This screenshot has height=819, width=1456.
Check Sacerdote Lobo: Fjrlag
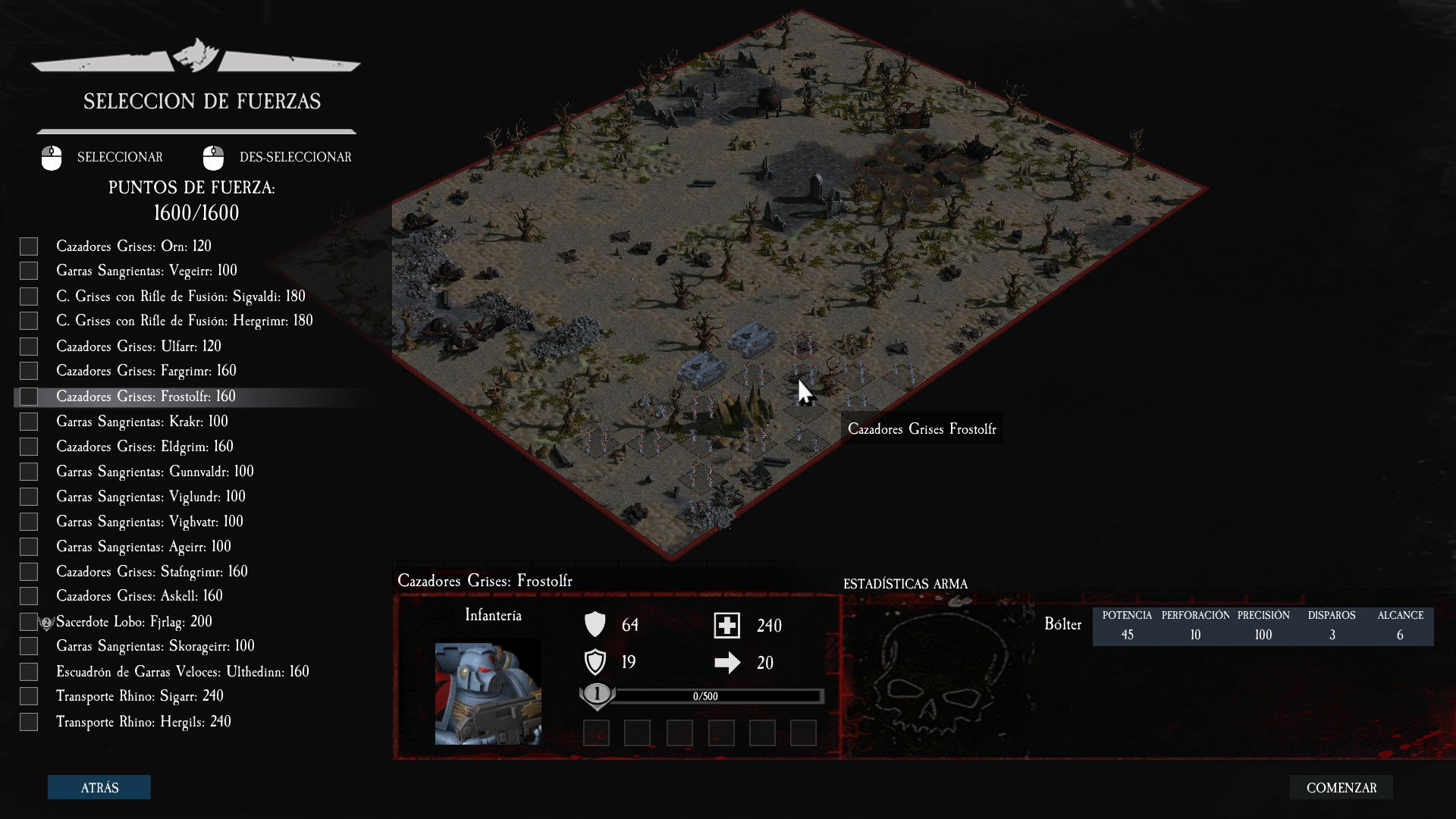pos(29,621)
